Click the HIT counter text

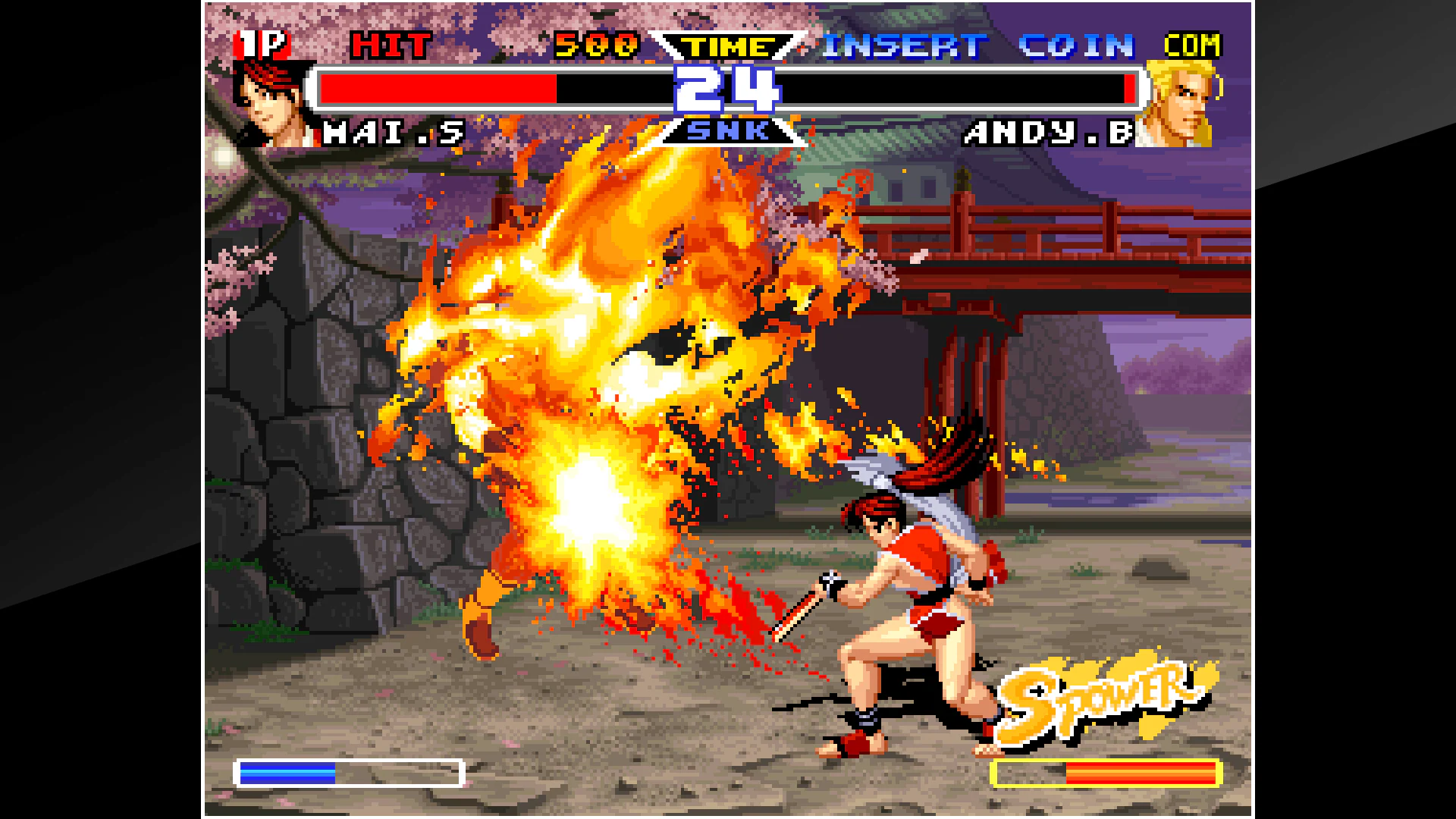coord(392,45)
